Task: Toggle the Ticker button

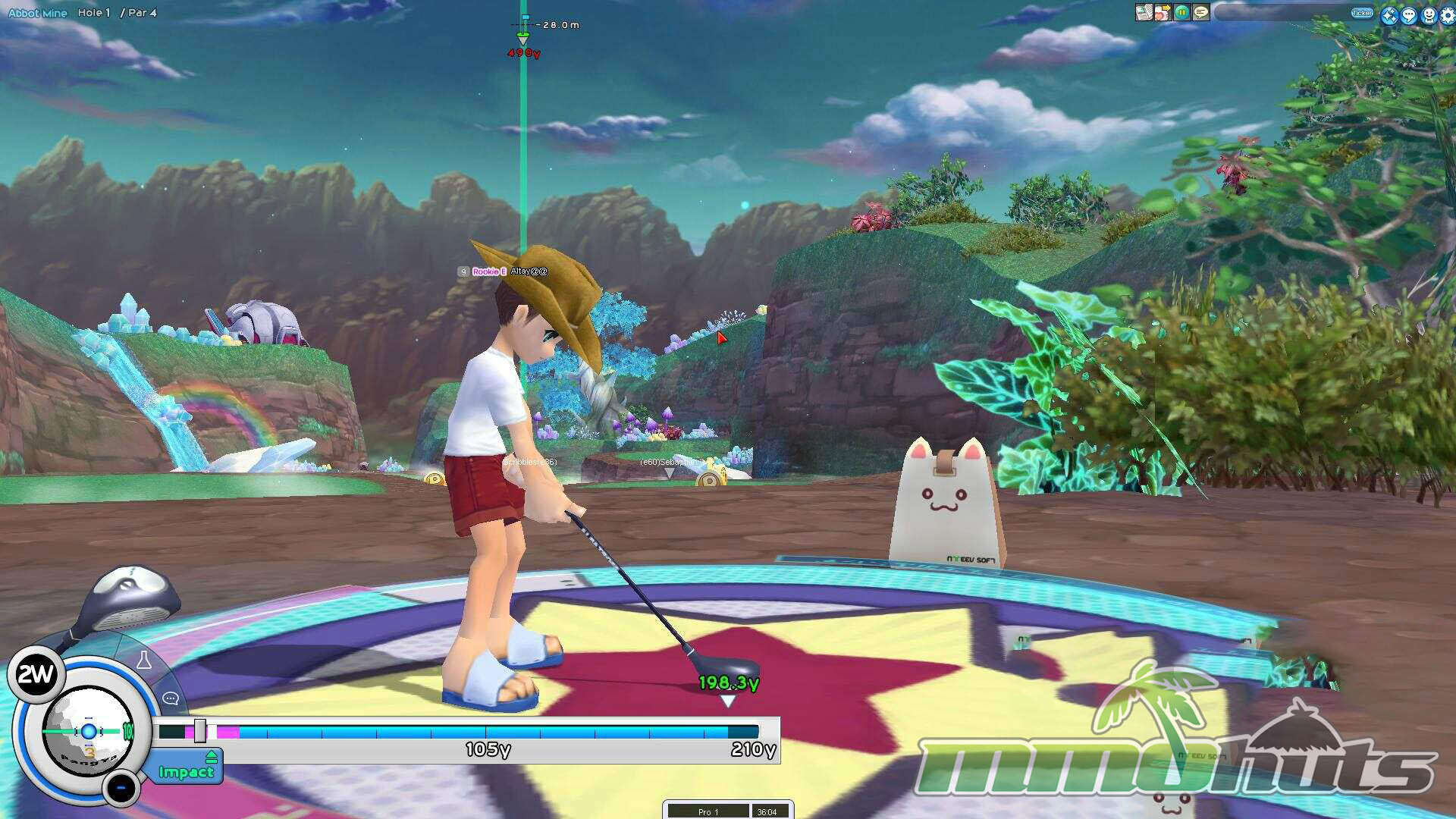Action: point(1362,13)
